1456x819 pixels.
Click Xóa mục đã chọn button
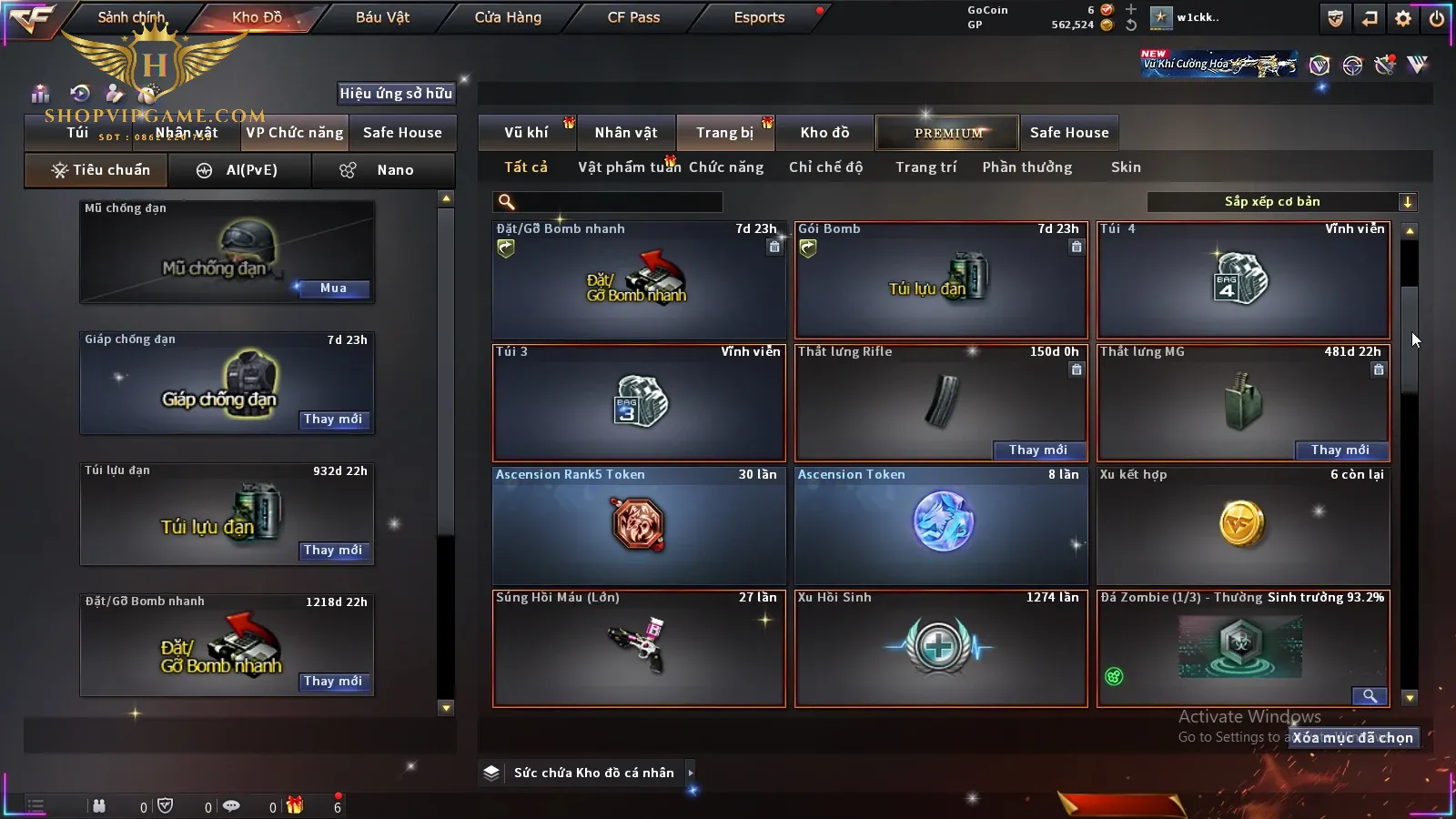click(x=1352, y=738)
